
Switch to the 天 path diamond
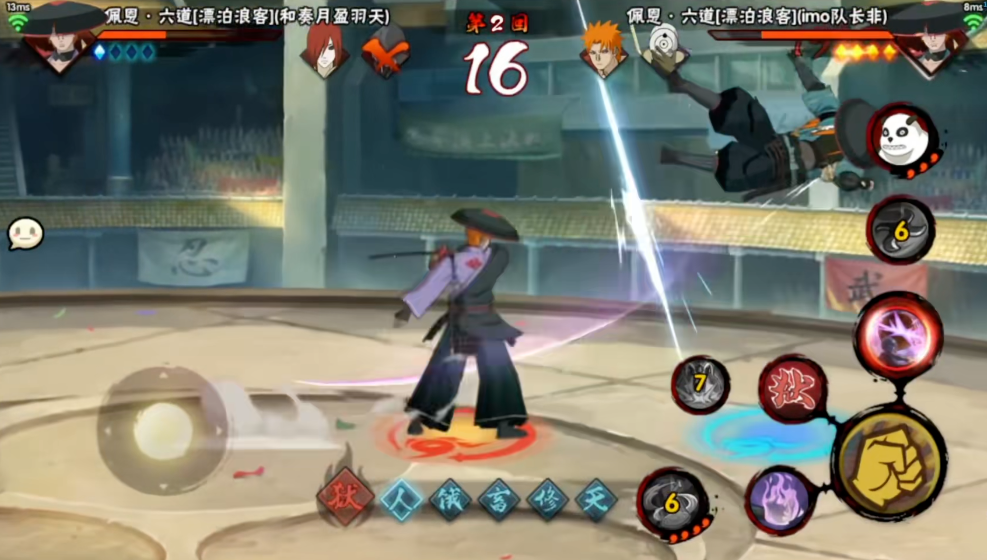click(x=596, y=498)
